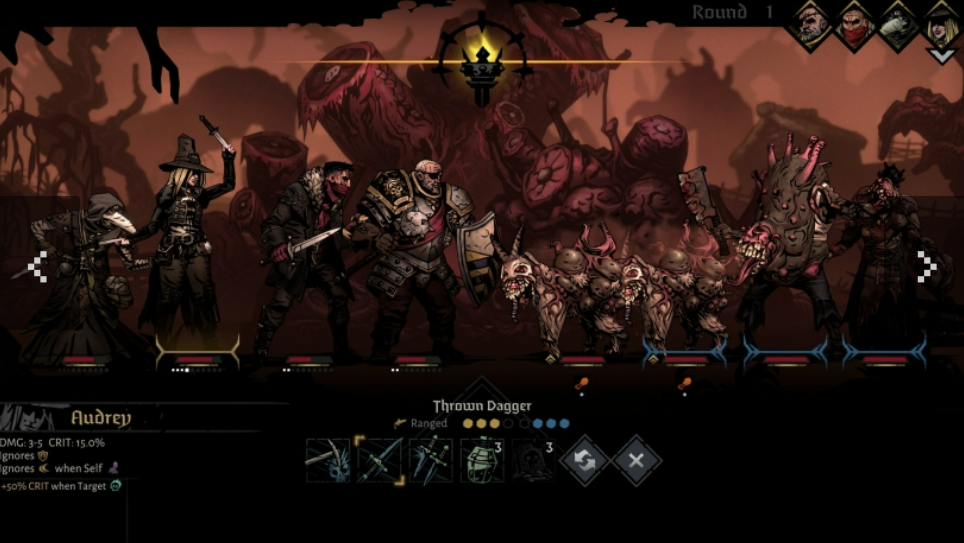
Task: Click the left scroll arrow
Action: coord(37,266)
